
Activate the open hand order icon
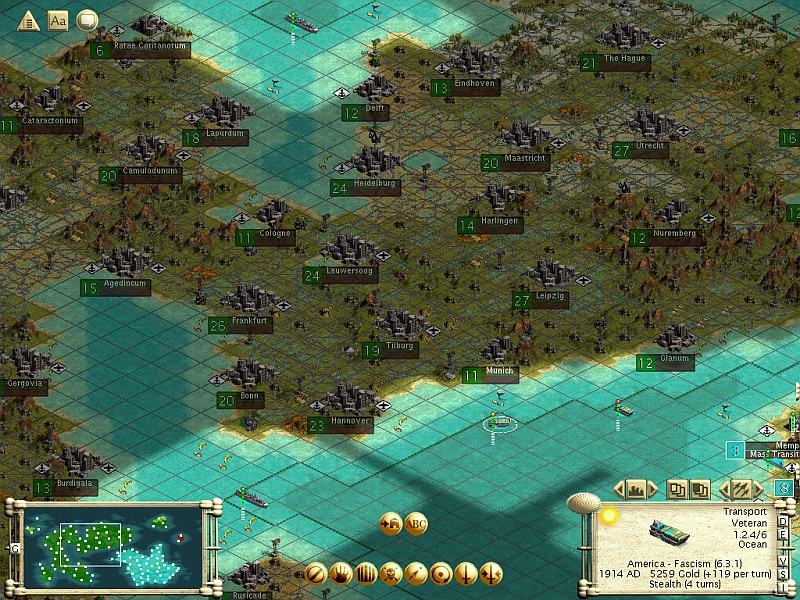tap(341, 574)
